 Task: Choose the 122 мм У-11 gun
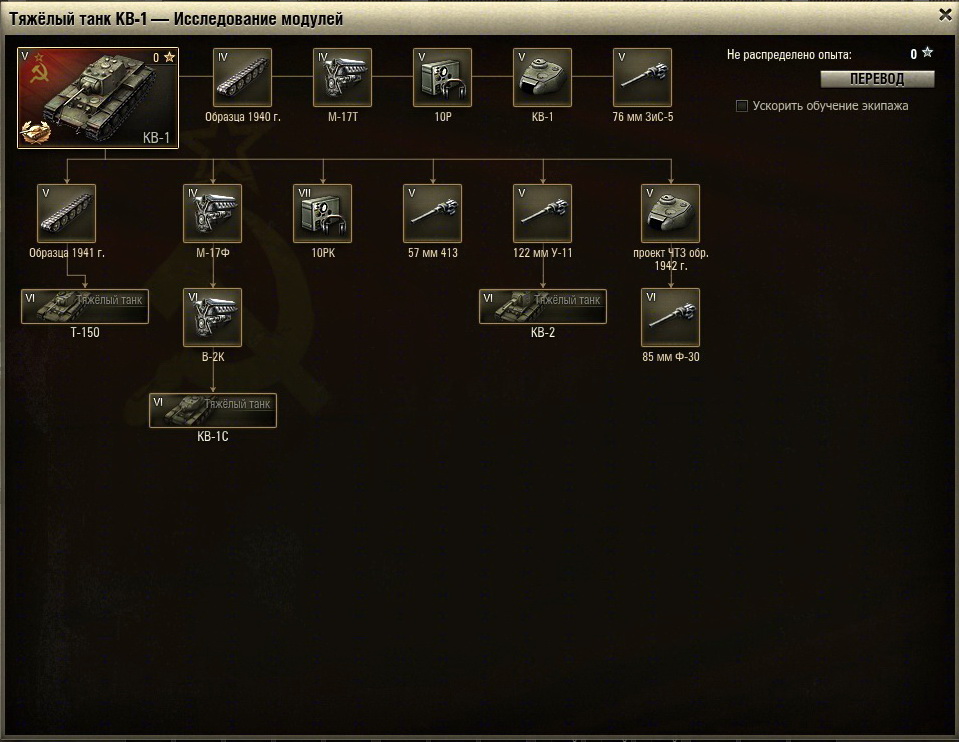pos(542,213)
